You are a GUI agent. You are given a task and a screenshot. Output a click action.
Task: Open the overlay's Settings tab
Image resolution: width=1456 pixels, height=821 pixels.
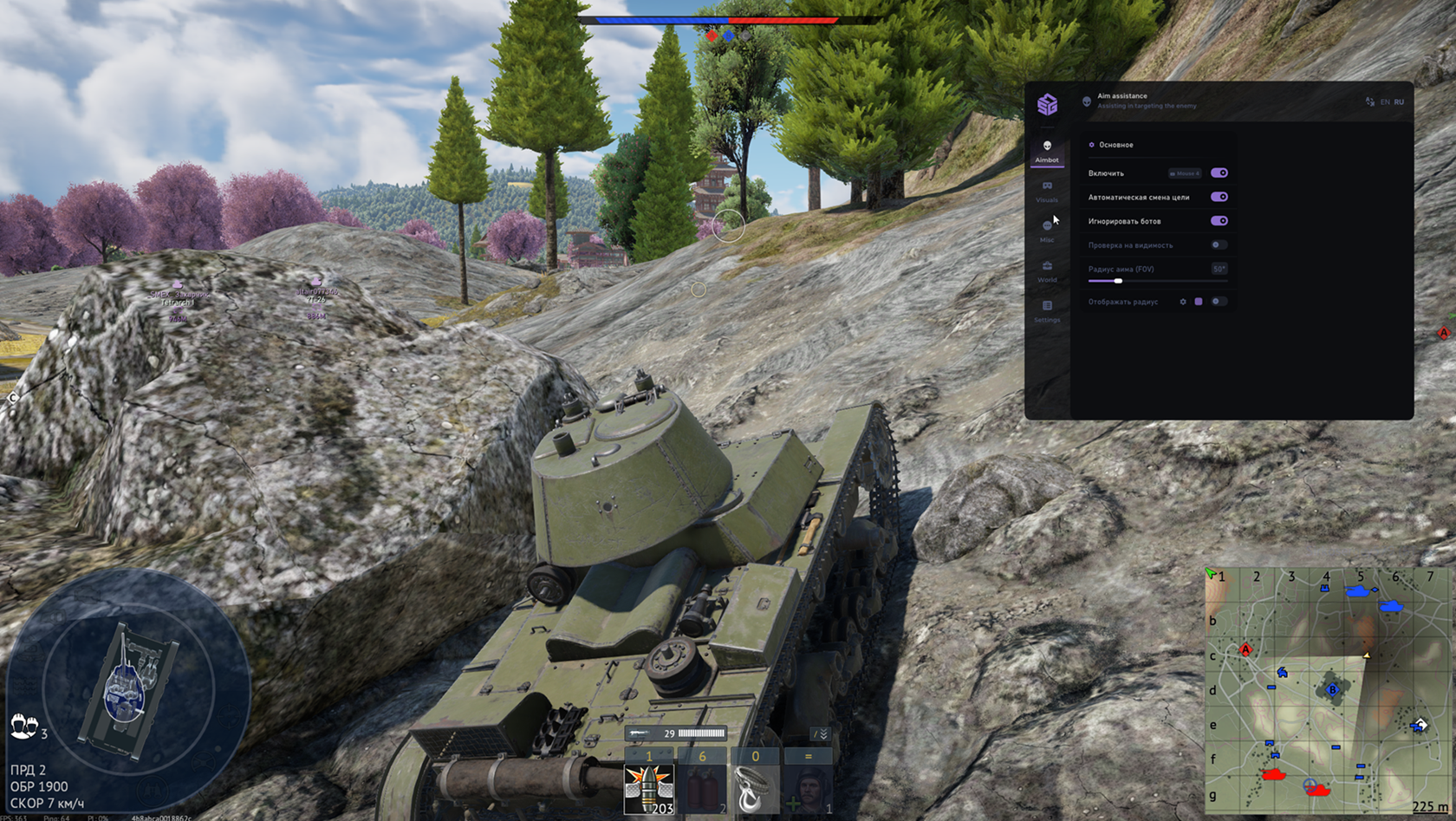[x=1047, y=311]
